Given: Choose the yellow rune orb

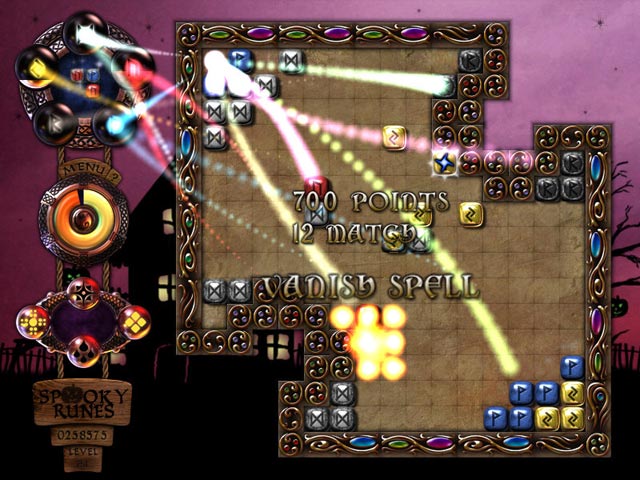Looking at the screenshot, I should click(36, 69).
